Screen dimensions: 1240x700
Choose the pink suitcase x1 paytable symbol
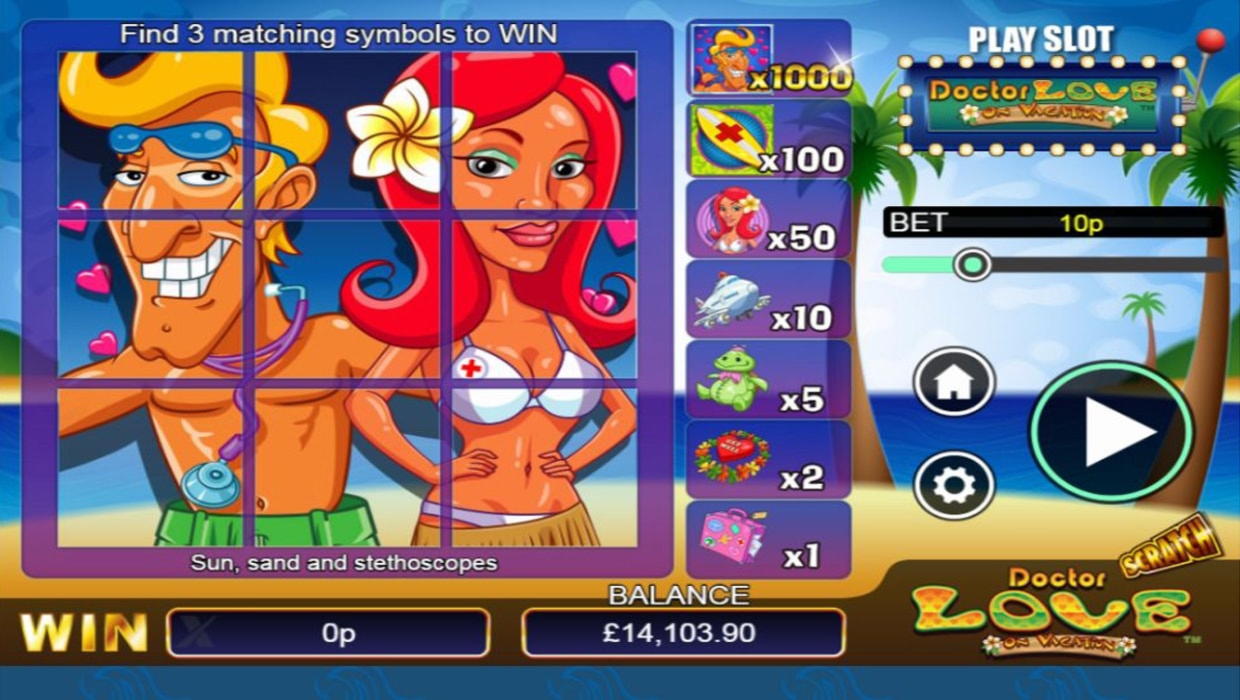[x=768, y=539]
